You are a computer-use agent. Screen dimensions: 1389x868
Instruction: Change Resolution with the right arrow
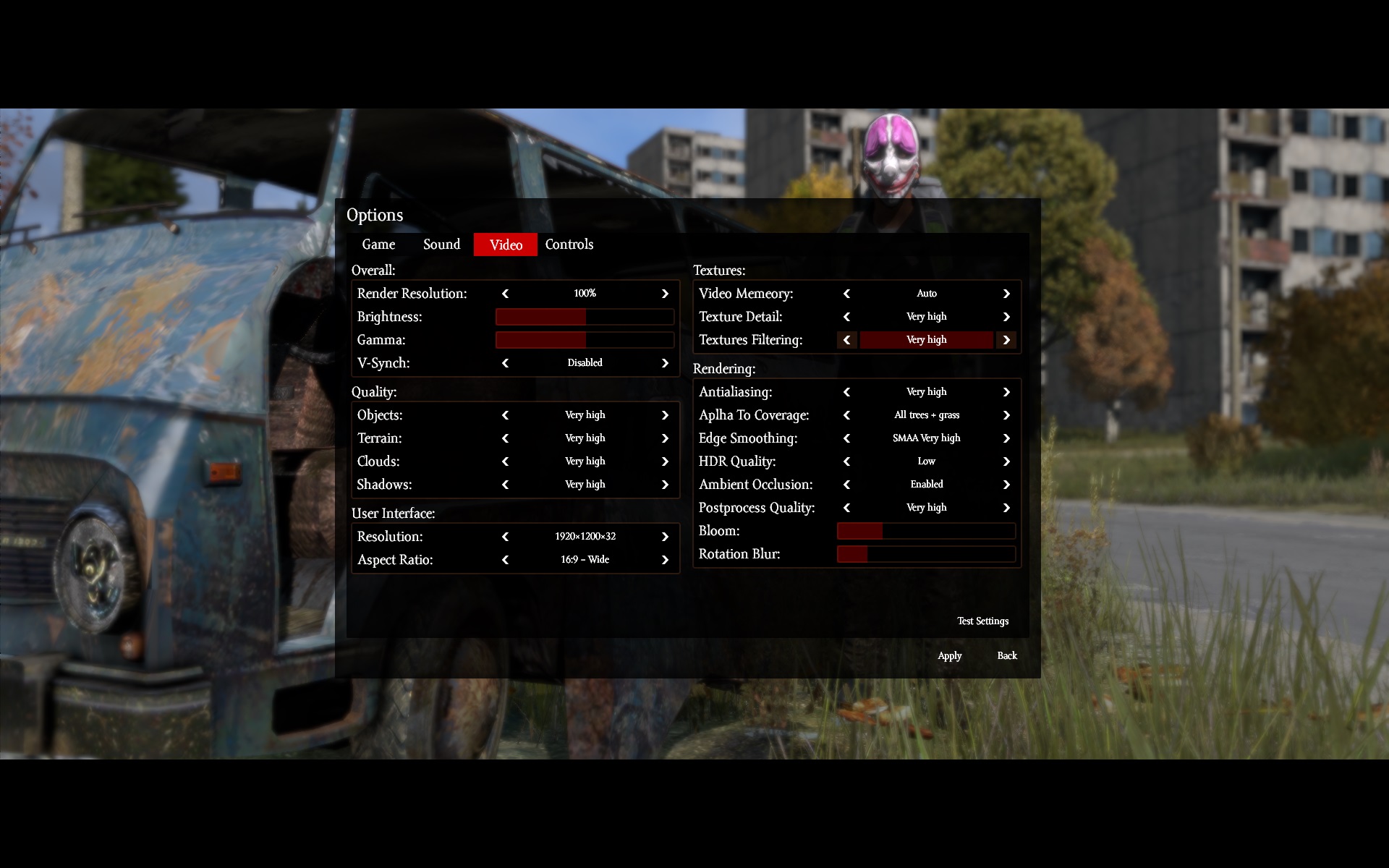point(665,537)
